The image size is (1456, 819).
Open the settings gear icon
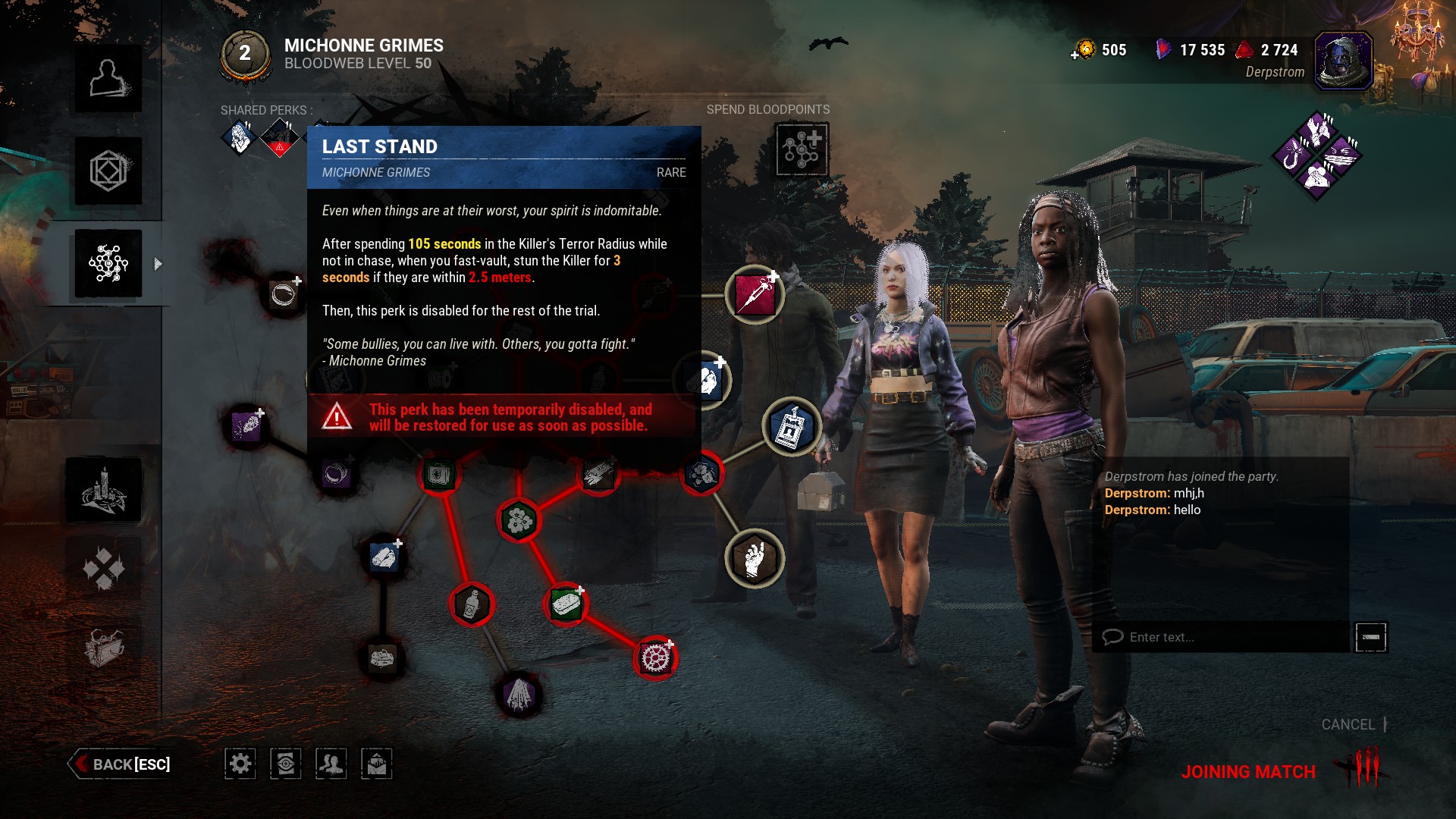pyautogui.click(x=240, y=764)
